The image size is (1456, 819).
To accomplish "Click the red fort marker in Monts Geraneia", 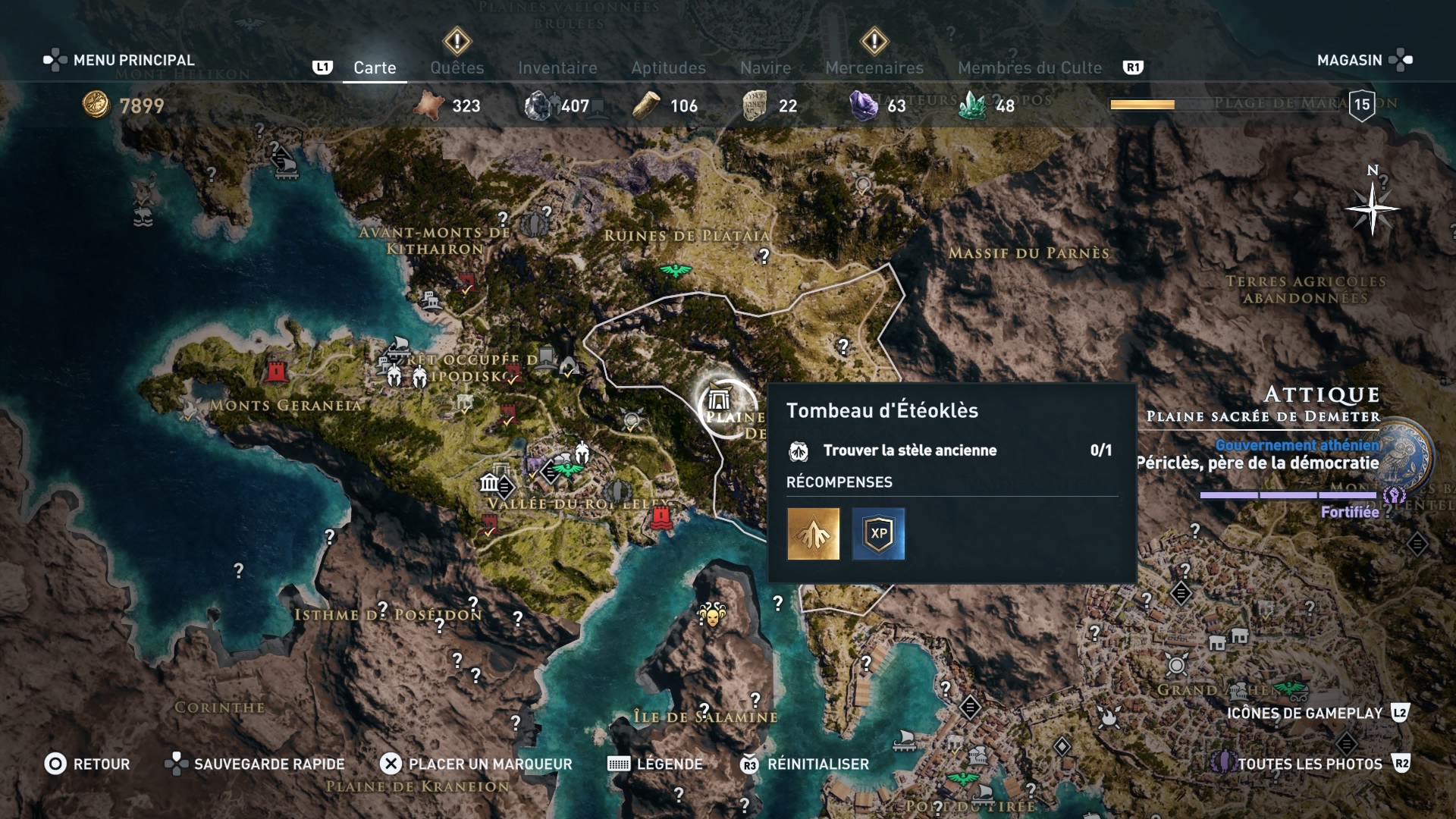I will [x=277, y=371].
